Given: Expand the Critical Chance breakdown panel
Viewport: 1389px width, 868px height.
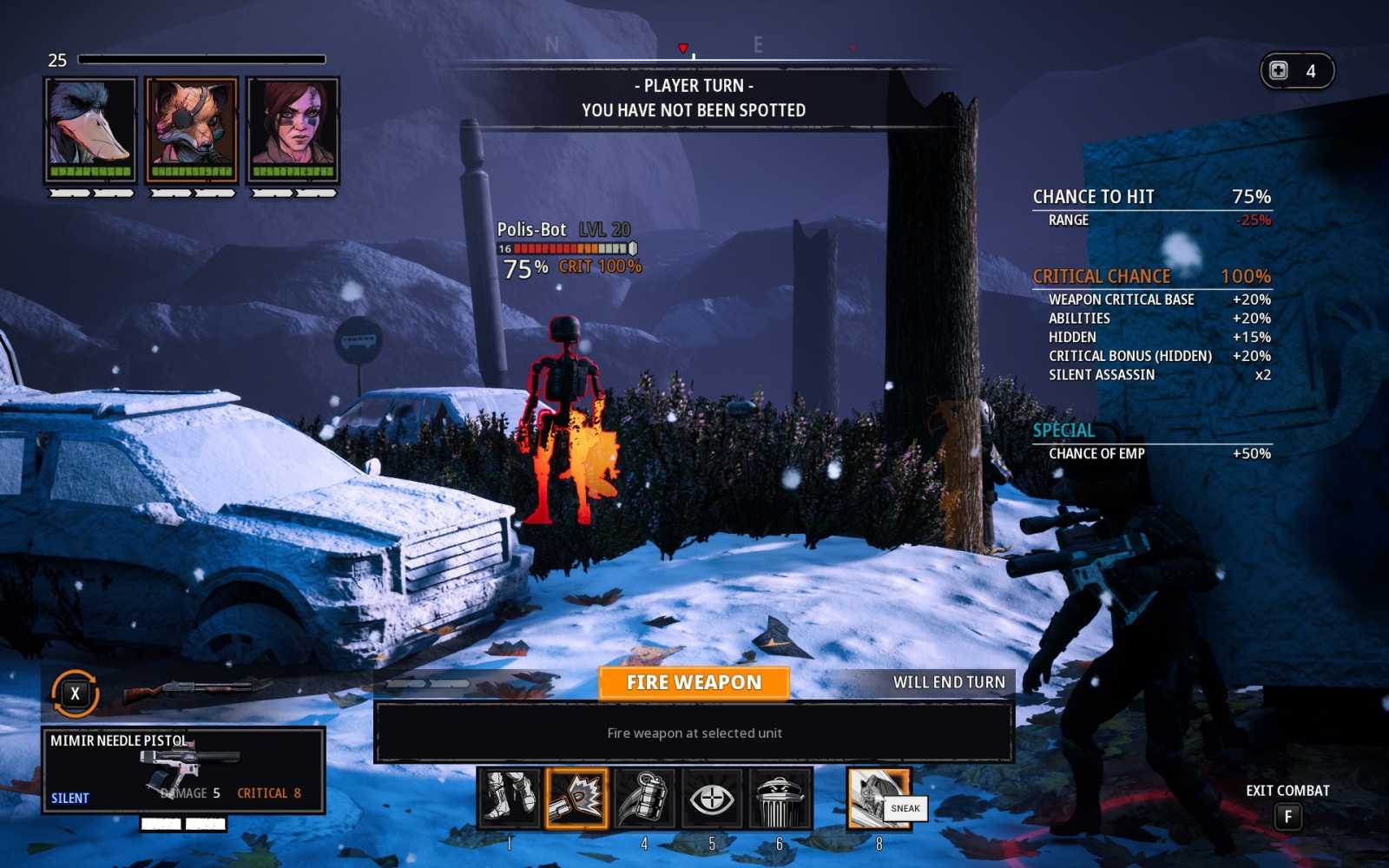Looking at the screenshot, I should click(1103, 276).
